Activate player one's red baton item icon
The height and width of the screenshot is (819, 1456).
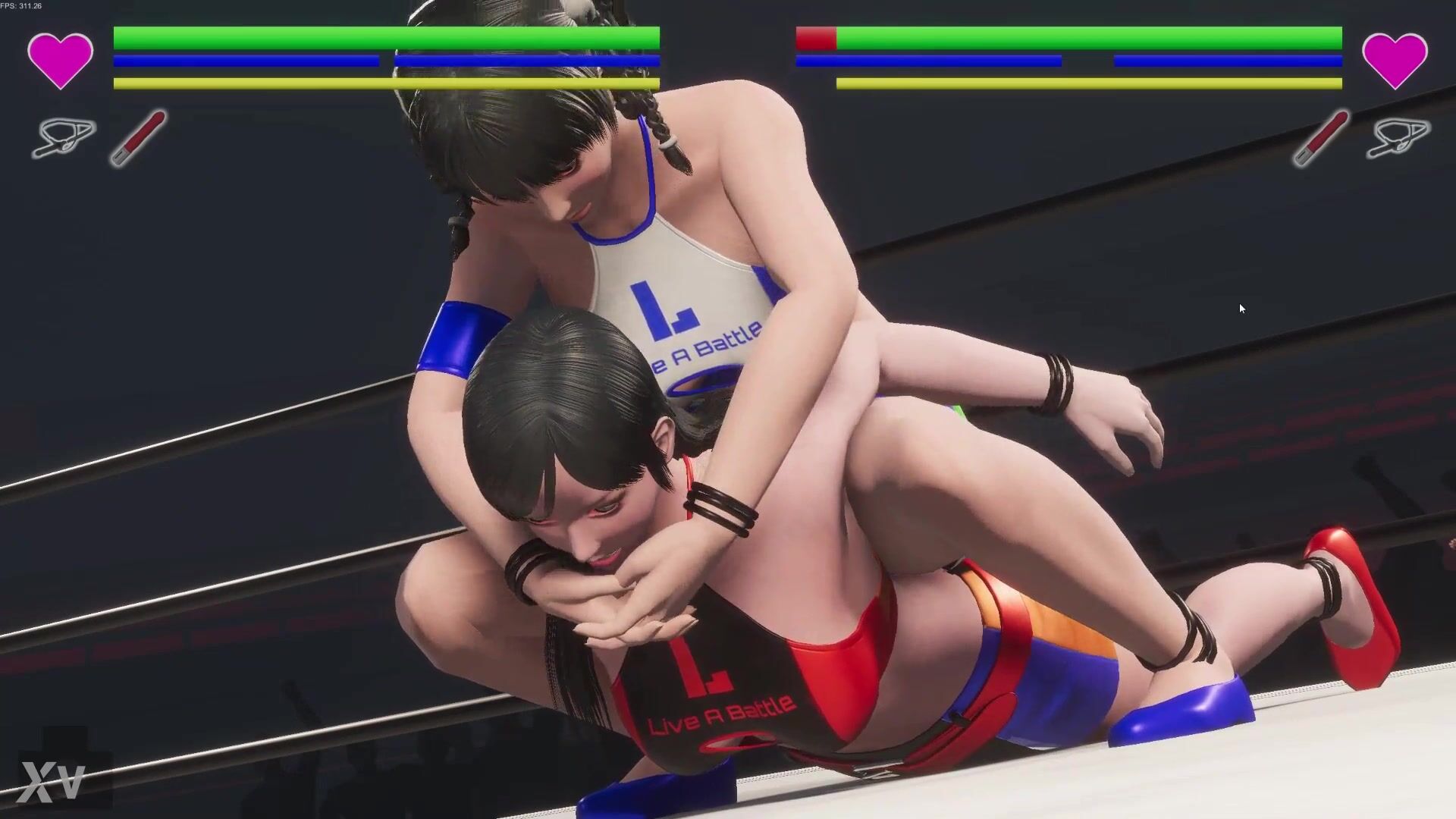(x=138, y=138)
